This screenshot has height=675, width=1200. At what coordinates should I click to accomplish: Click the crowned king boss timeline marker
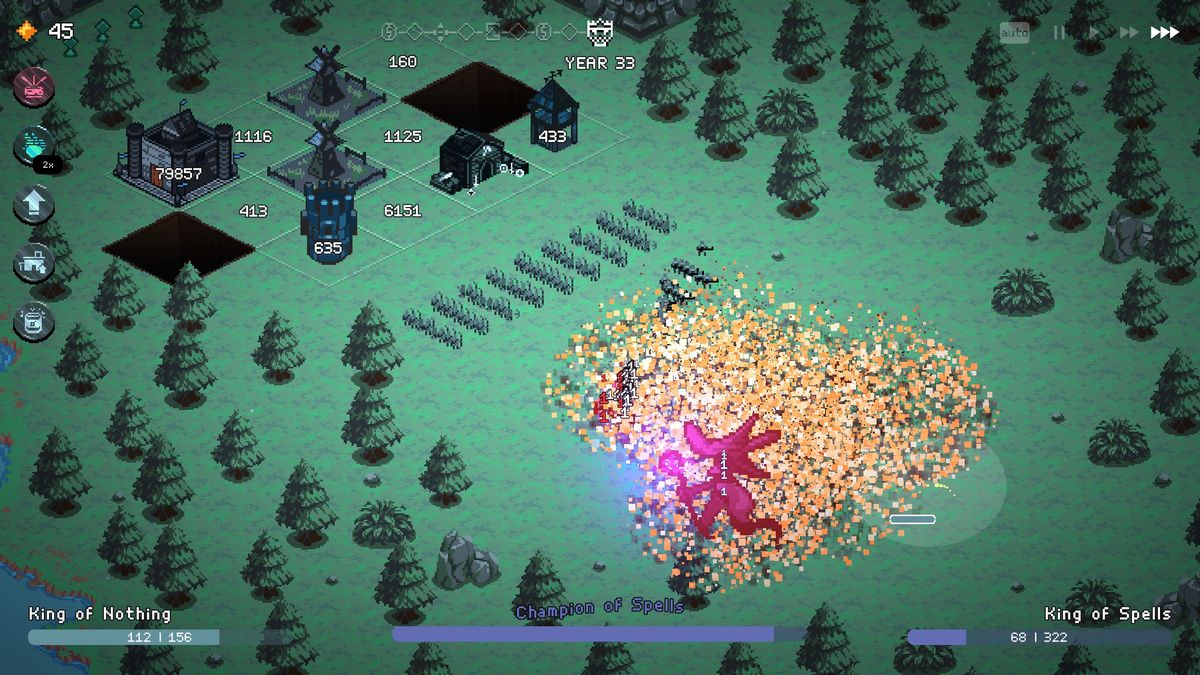[599, 33]
